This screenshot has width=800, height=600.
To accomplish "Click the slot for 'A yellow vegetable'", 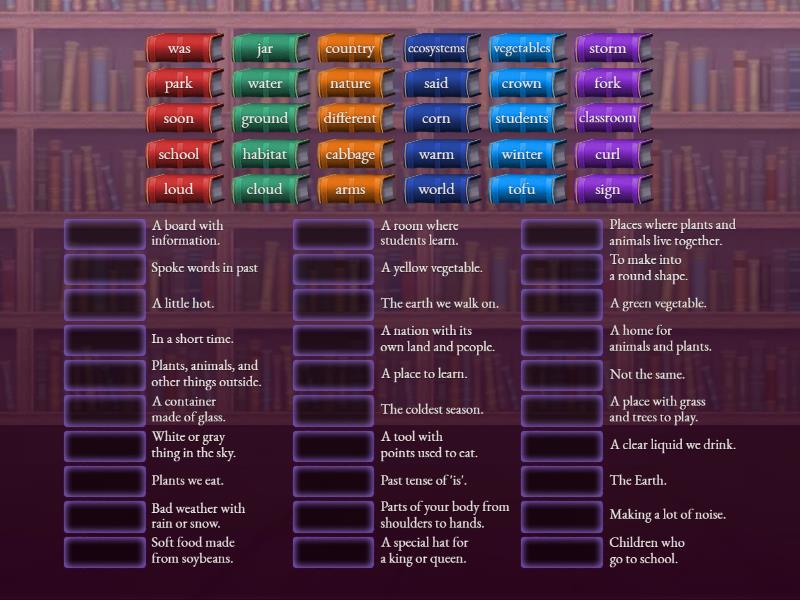I will (x=334, y=268).
